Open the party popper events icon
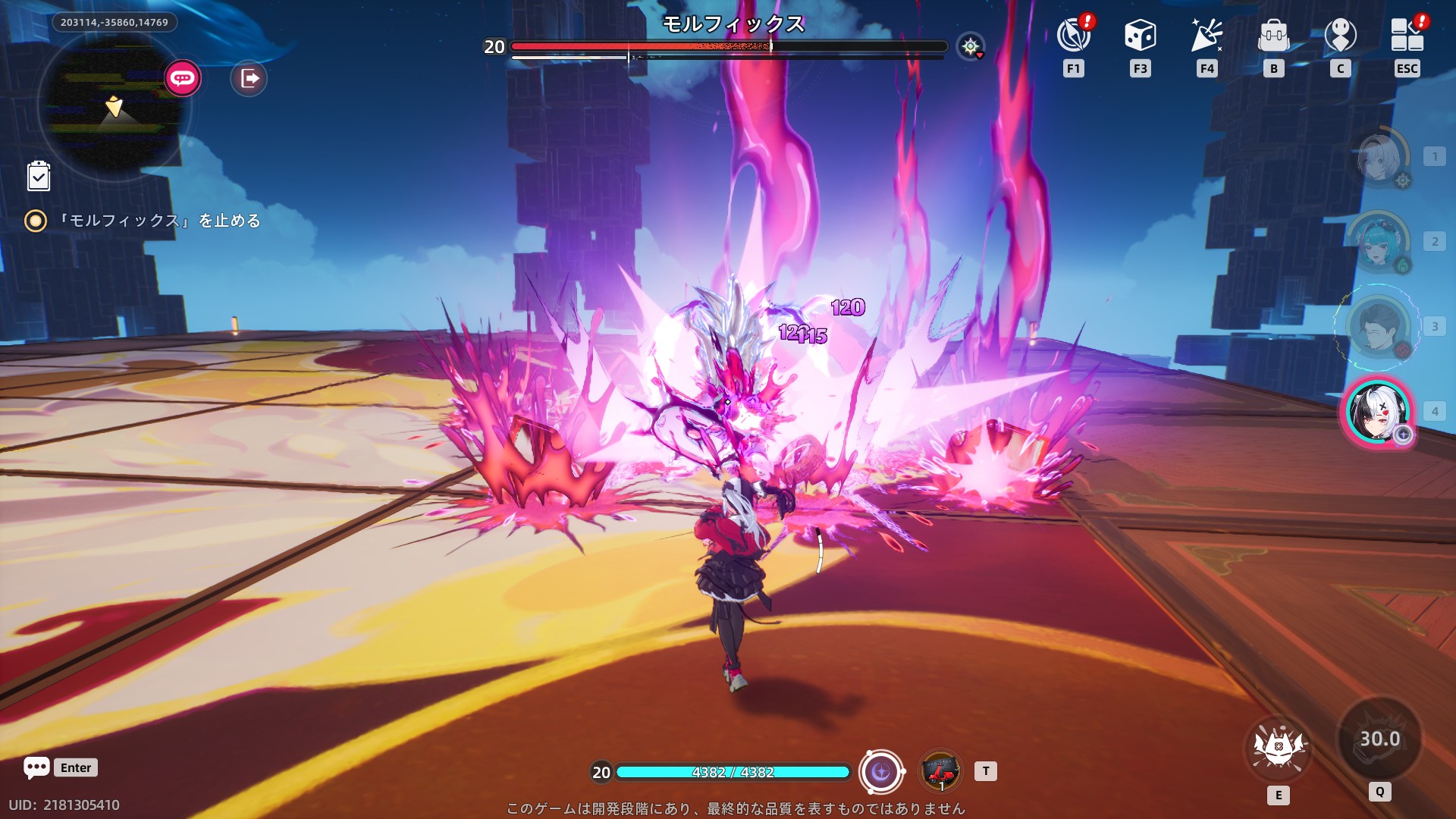1456x819 pixels. click(1207, 36)
